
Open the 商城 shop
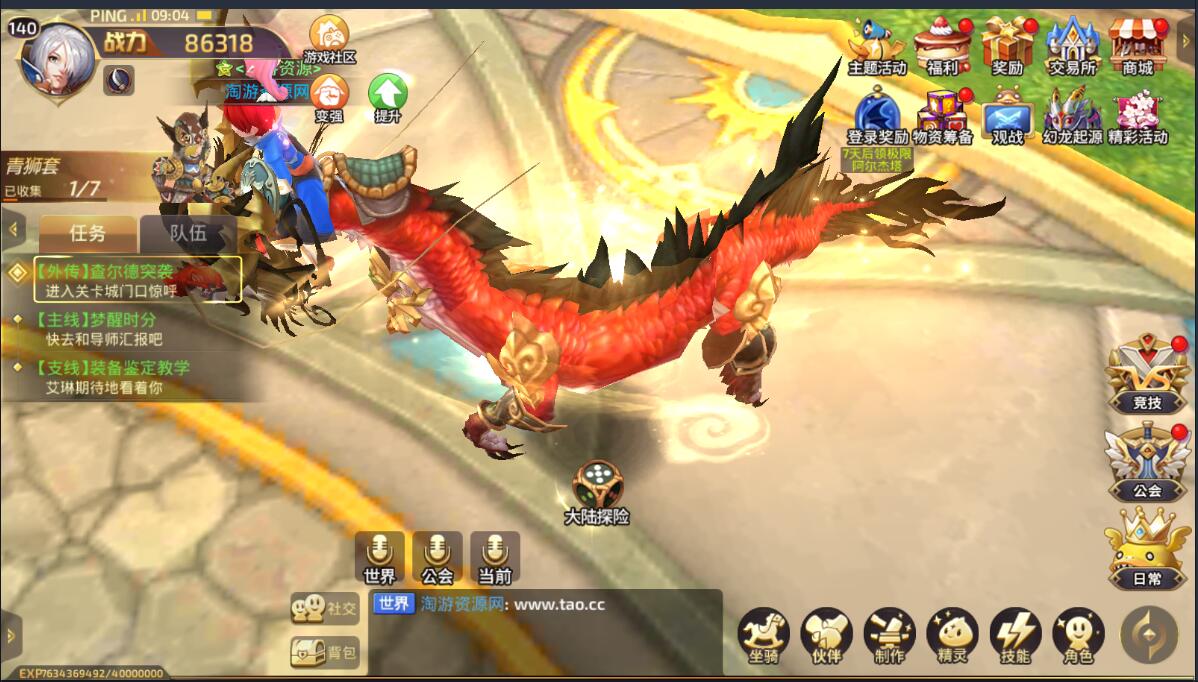coord(1138,45)
